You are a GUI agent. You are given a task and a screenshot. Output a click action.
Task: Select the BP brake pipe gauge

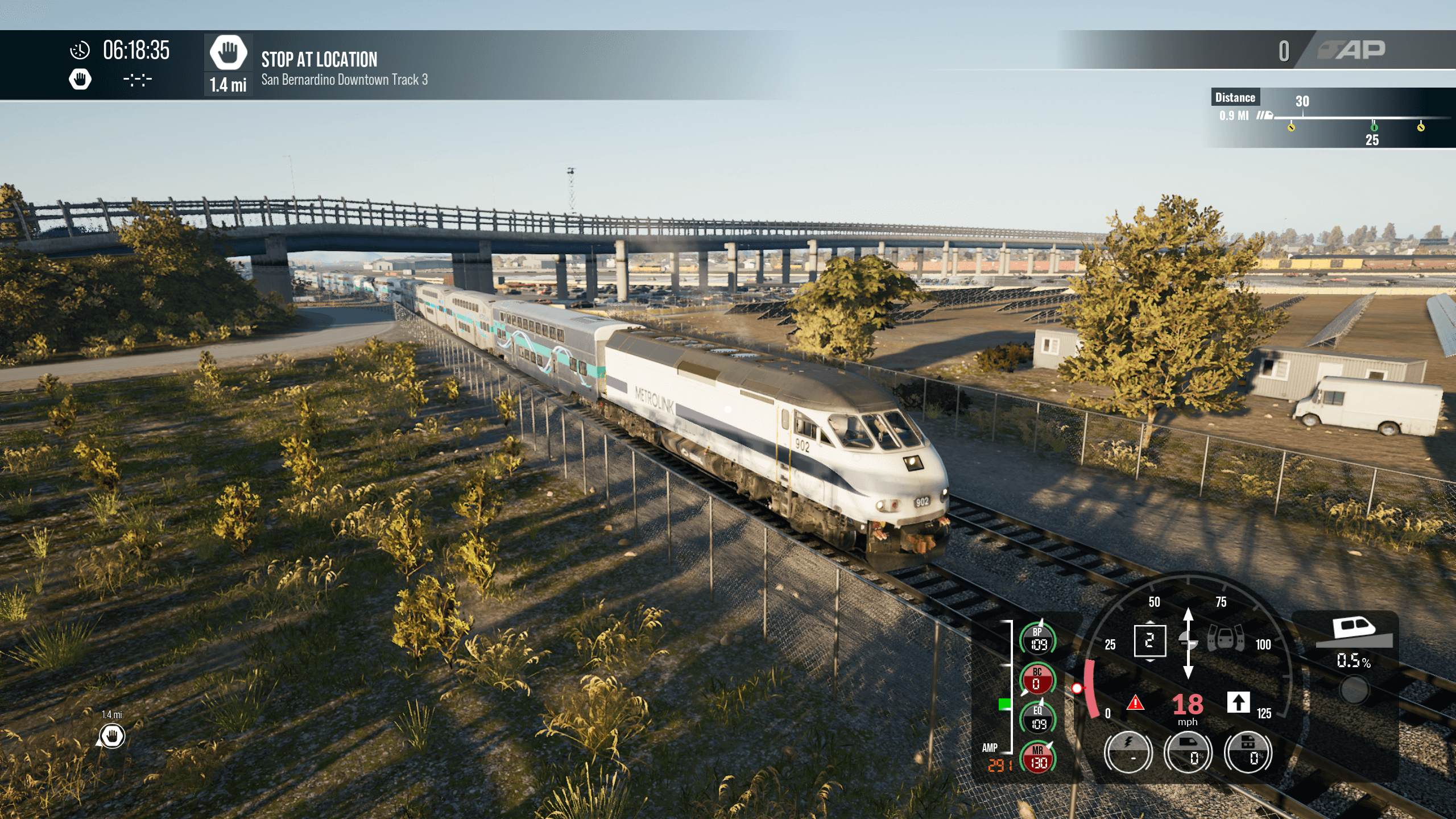click(x=1038, y=639)
